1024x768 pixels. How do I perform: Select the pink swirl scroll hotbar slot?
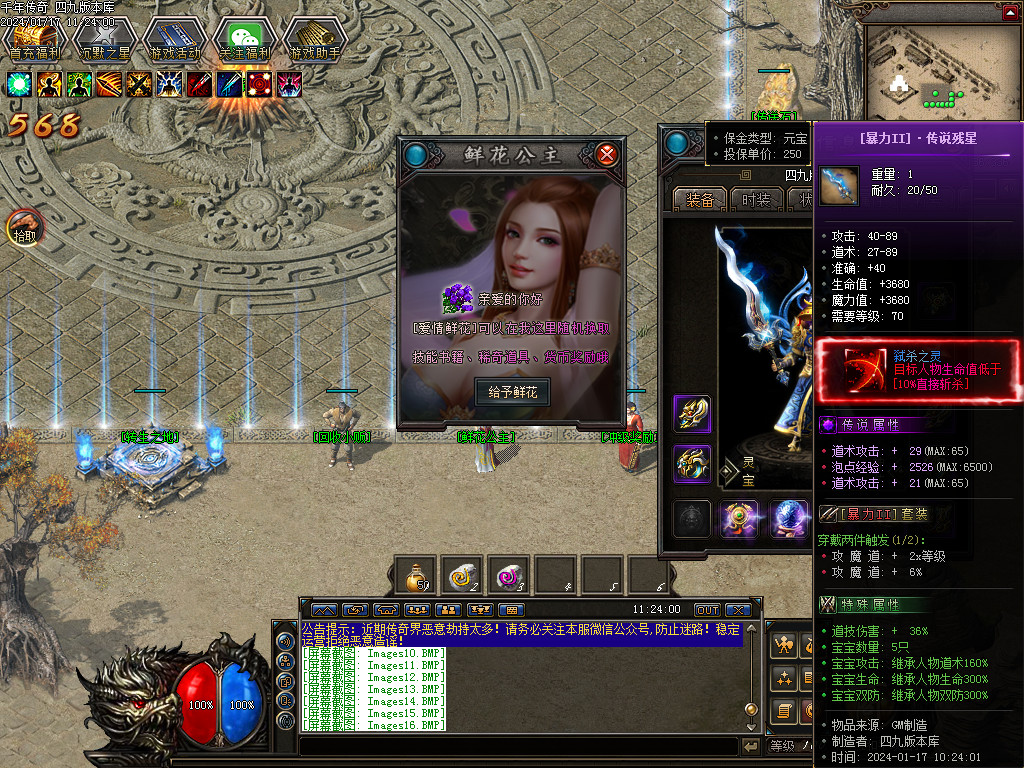coord(510,575)
